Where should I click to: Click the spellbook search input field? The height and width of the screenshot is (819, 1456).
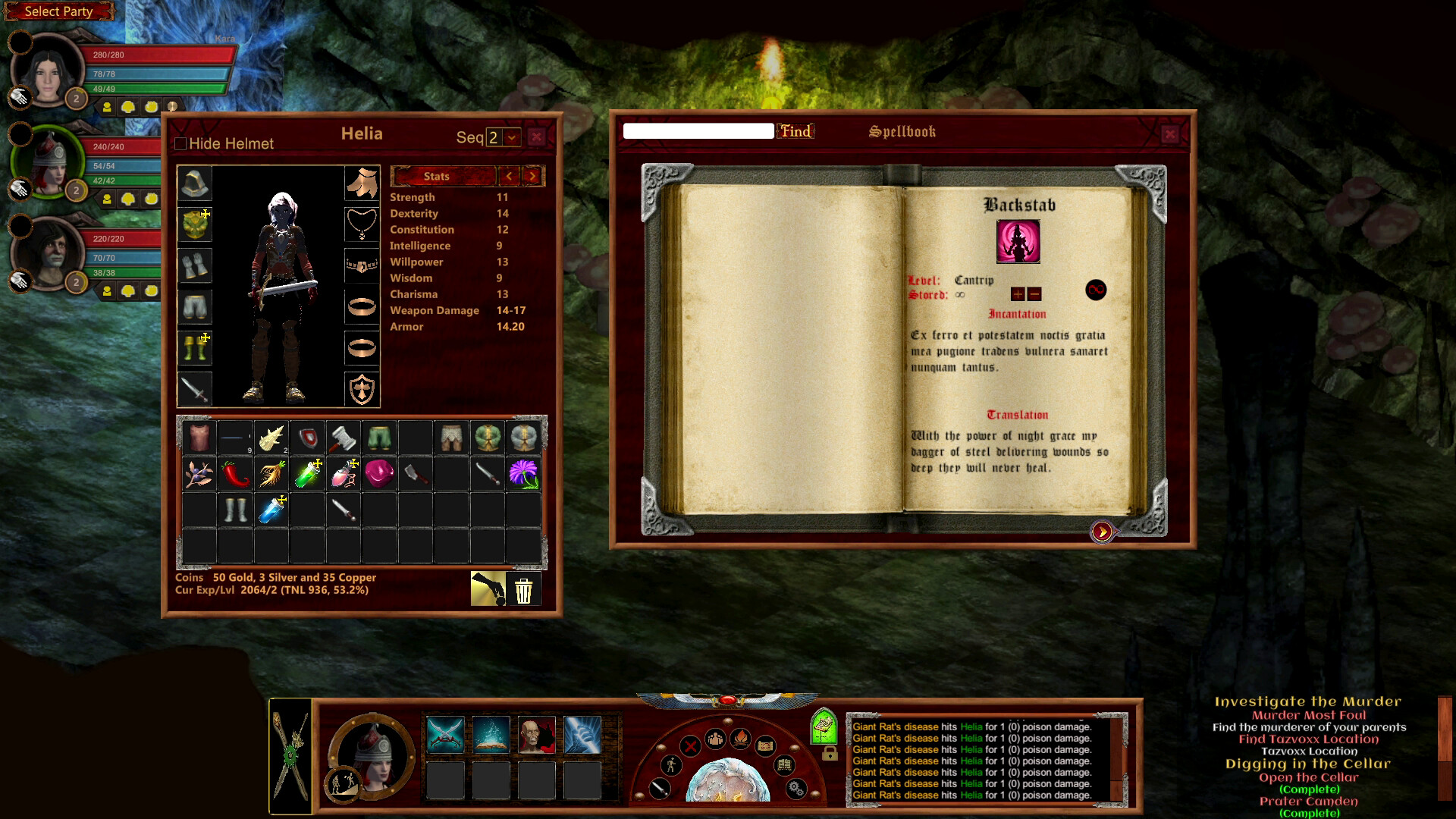click(x=698, y=130)
